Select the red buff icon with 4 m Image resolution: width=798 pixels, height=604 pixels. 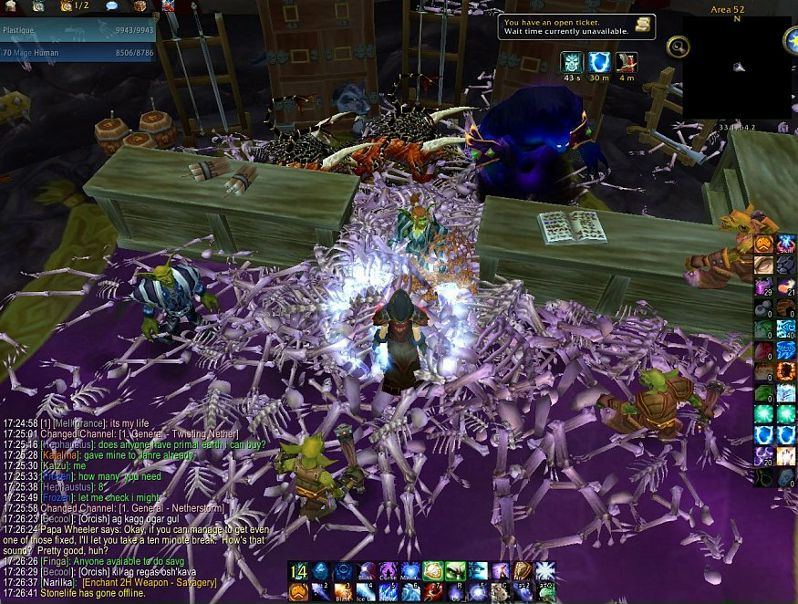(627, 62)
